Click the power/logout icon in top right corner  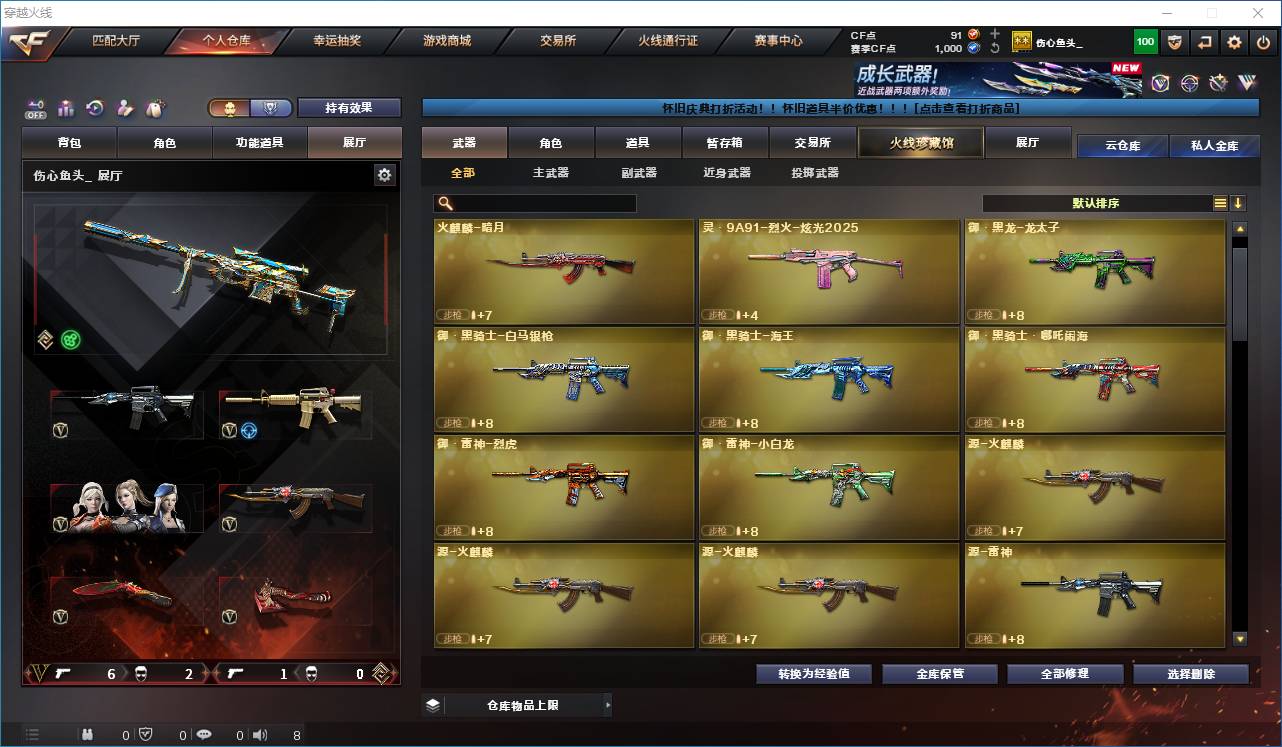[x=1262, y=41]
